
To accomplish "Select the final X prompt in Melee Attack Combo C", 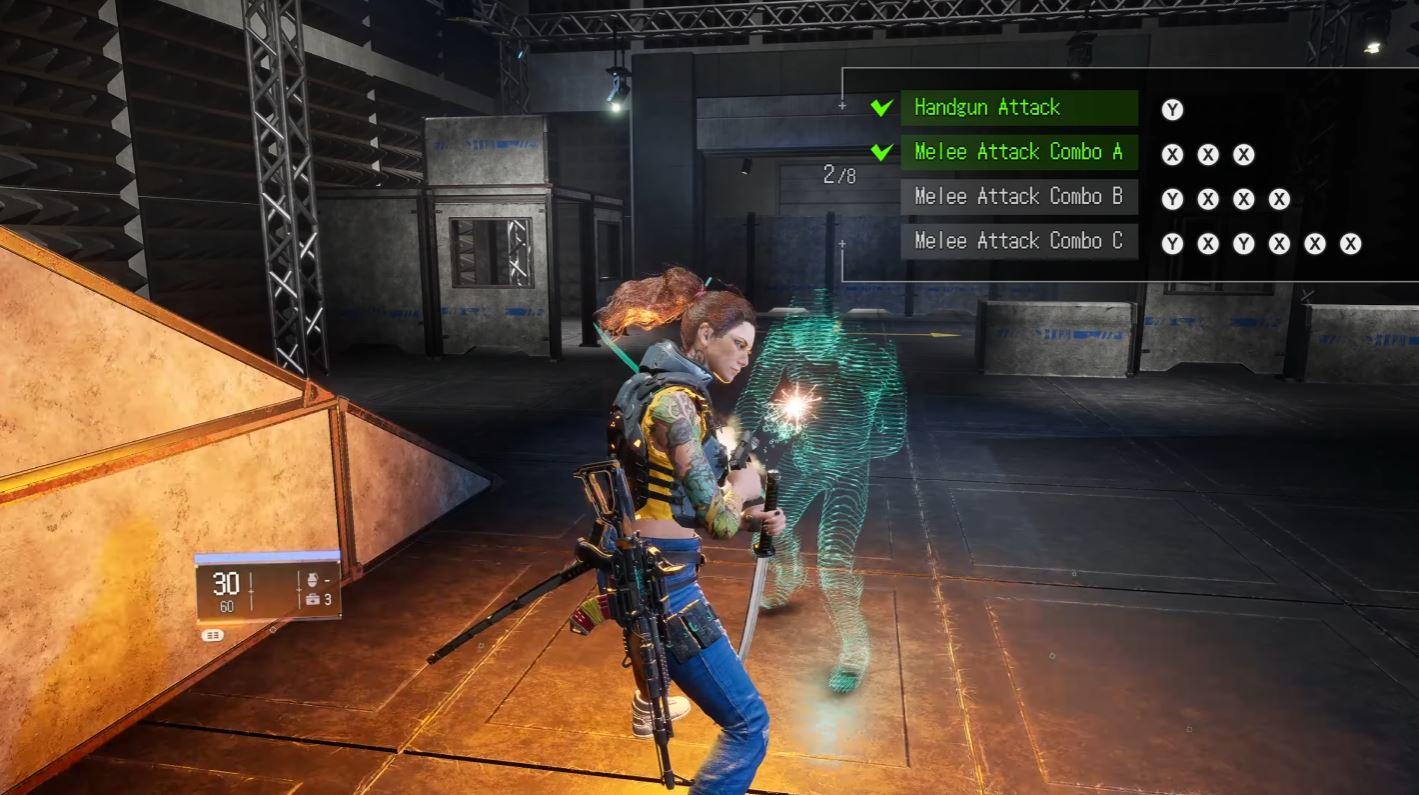I will [1350, 242].
